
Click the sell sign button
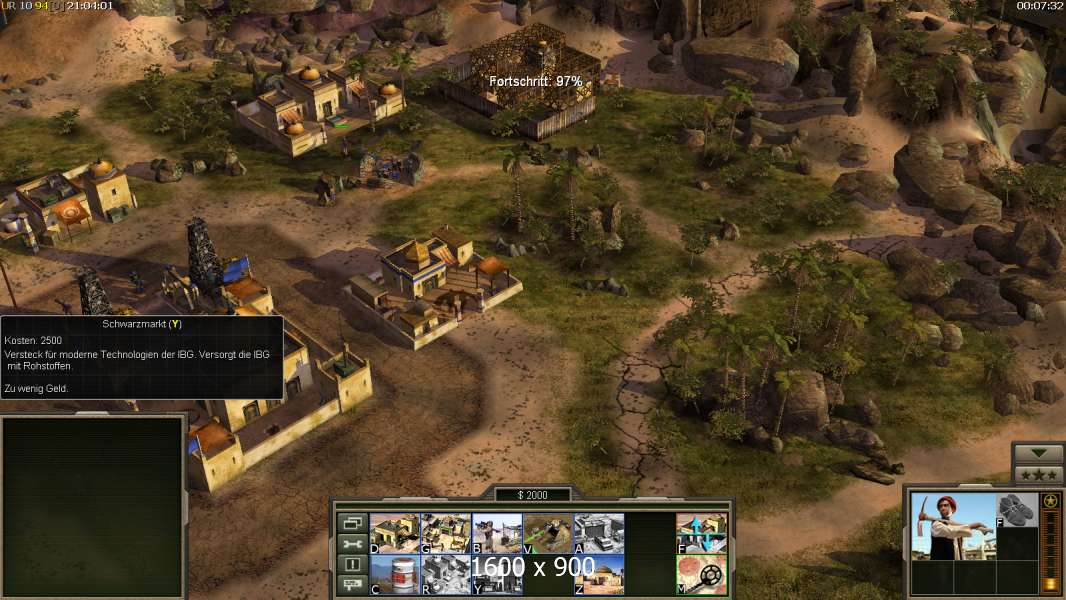[x=352, y=586]
